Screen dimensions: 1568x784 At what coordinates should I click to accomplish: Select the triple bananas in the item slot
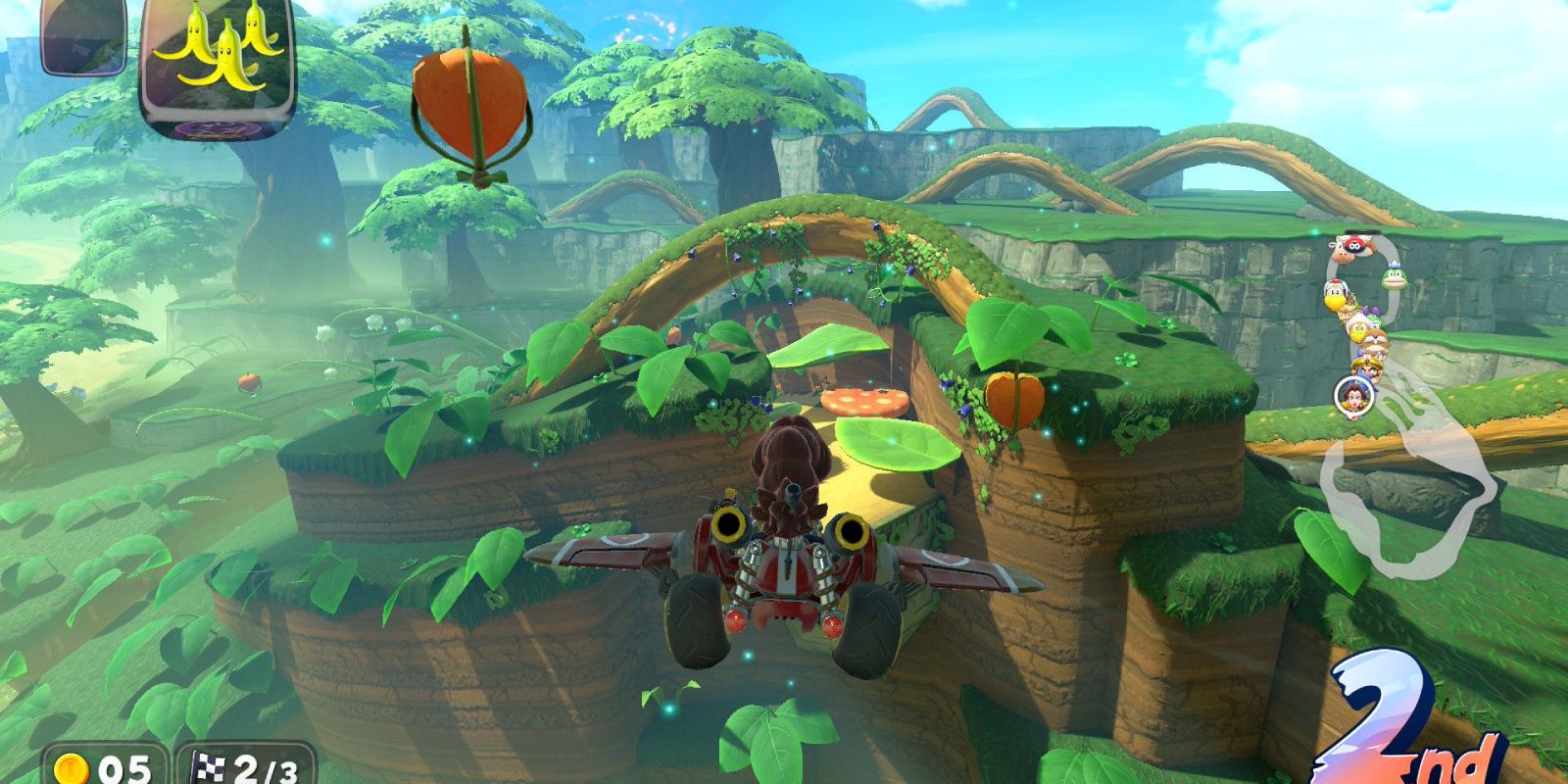pyautogui.click(x=218, y=59)
